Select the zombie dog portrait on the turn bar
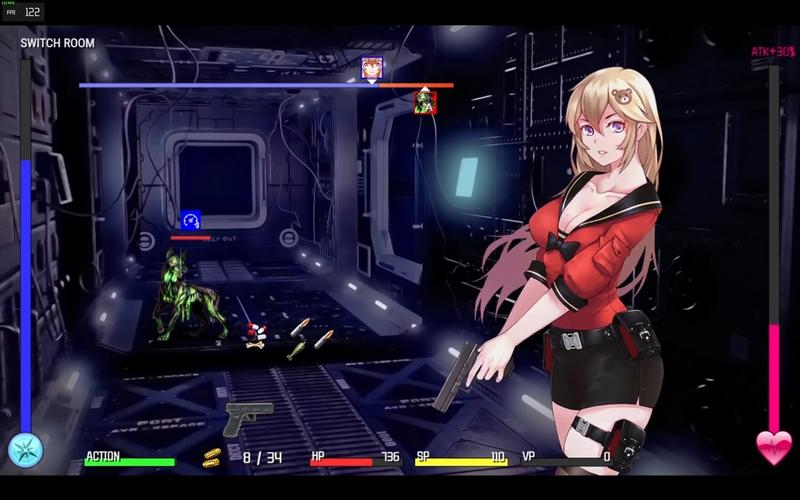The width and height of the screenshot is (800, 500). pyautogui.click(x=425, y=102)
